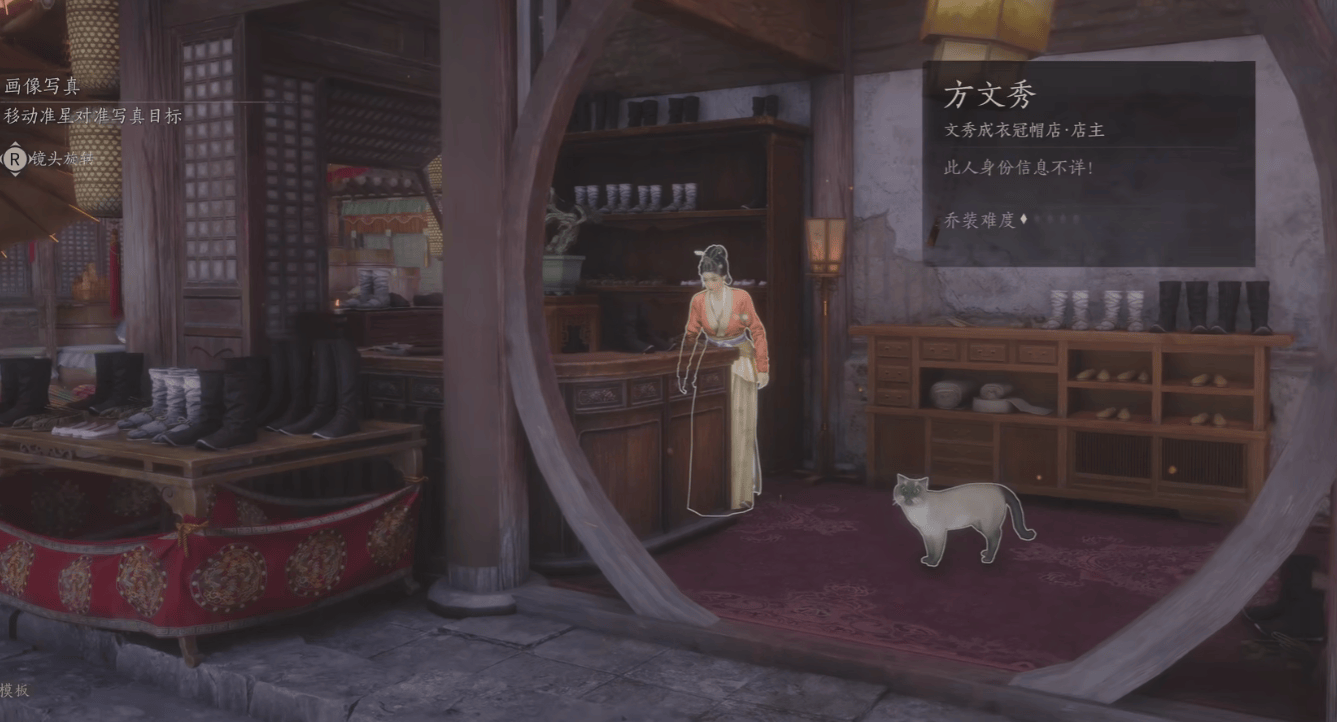Select the outlined cat as portrait target

point(956,513)
